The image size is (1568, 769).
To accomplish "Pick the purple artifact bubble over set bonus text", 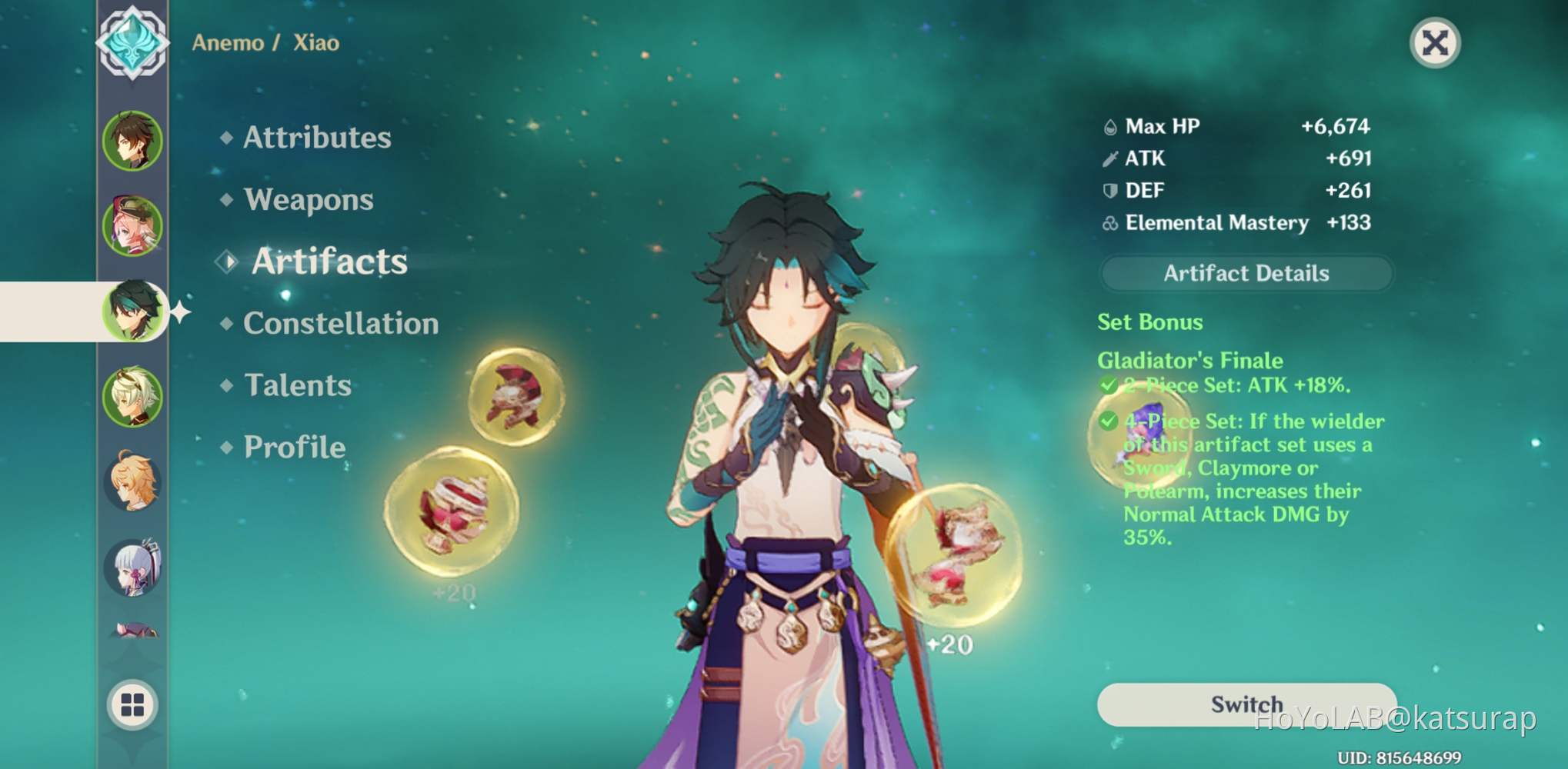I will [x=1139, y=436].
